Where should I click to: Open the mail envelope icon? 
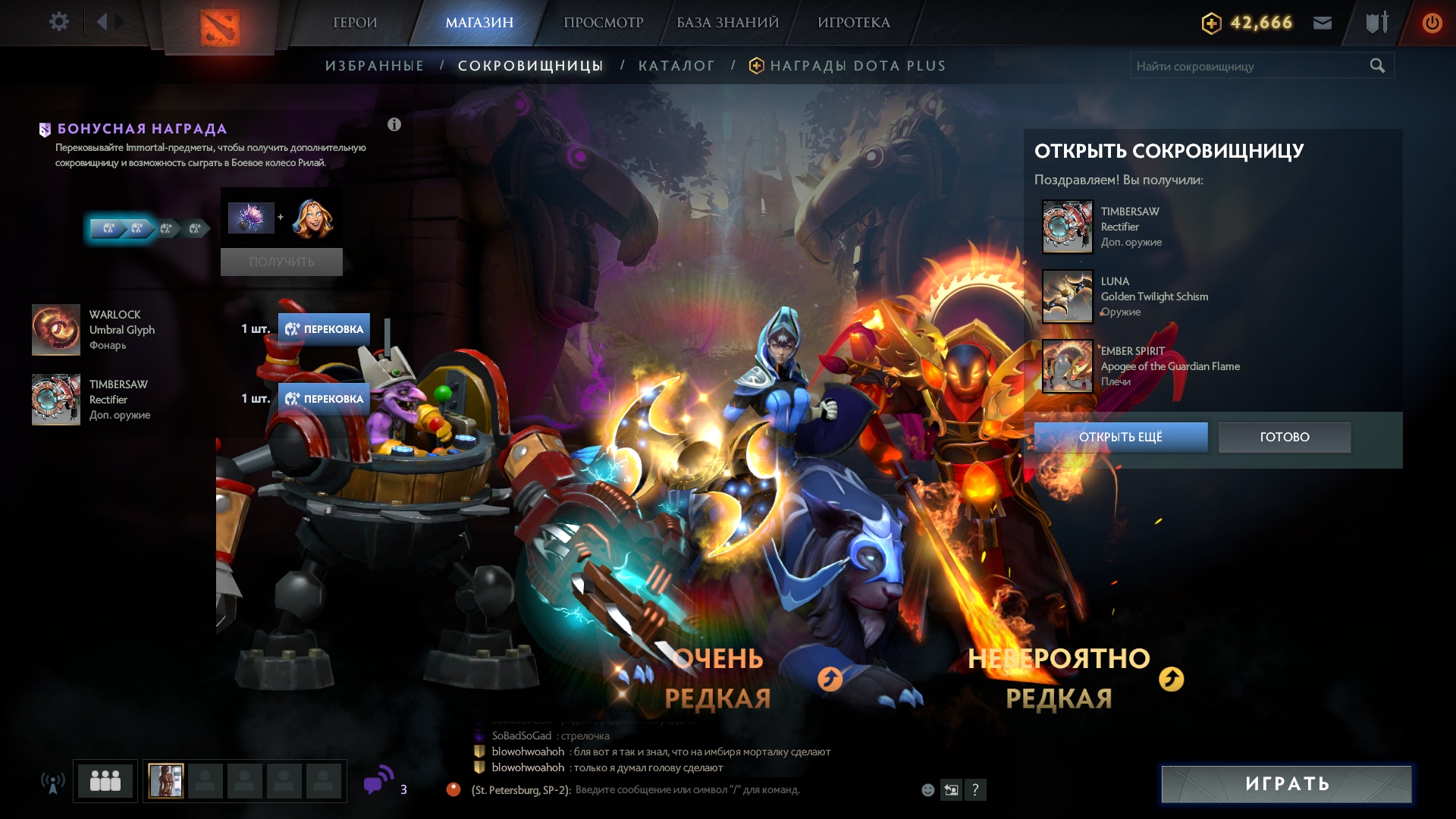(x=1323, y=23)
